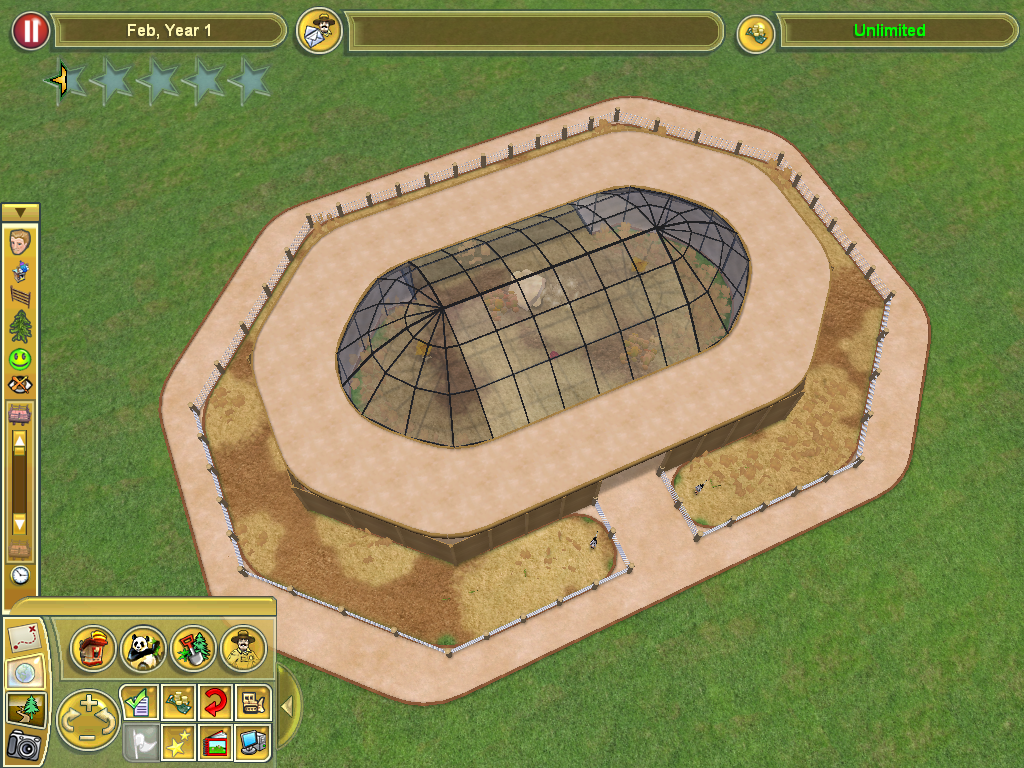
Task: Open the construction building menu
Action: [x=93, y=649]
